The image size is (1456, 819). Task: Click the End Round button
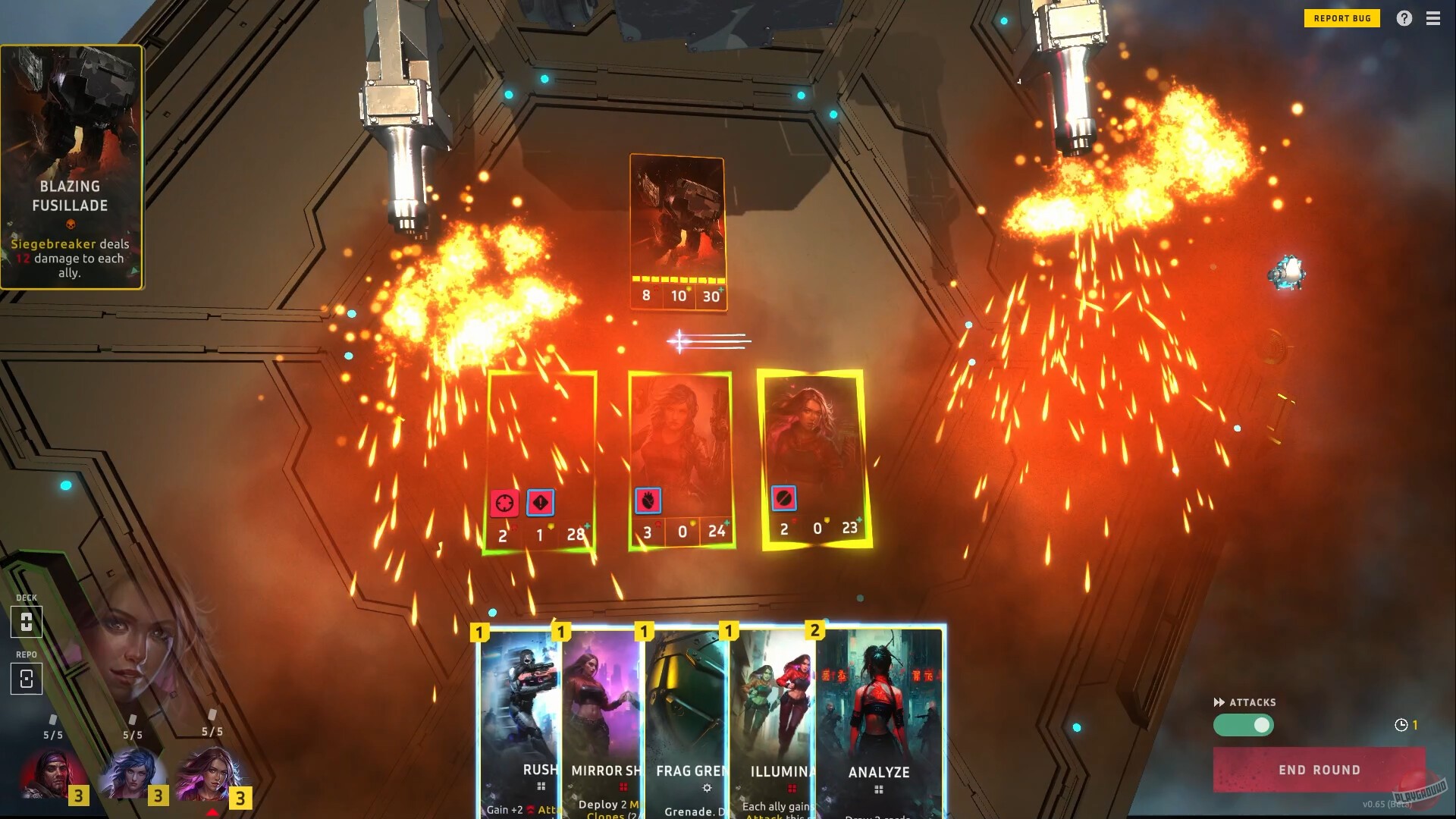point(1319,770)
